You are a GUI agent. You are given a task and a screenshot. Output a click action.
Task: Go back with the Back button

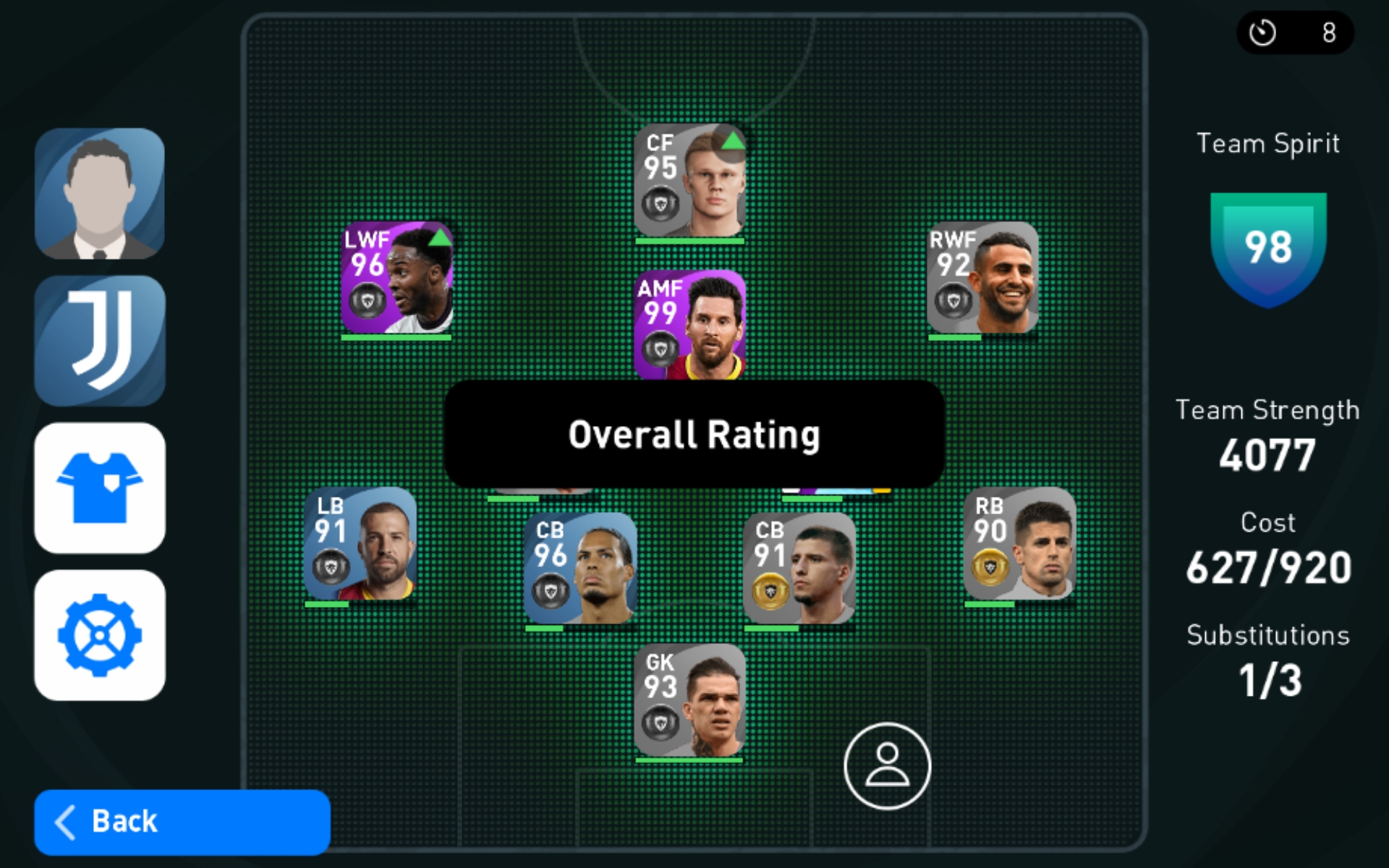(x=182, y=822)
